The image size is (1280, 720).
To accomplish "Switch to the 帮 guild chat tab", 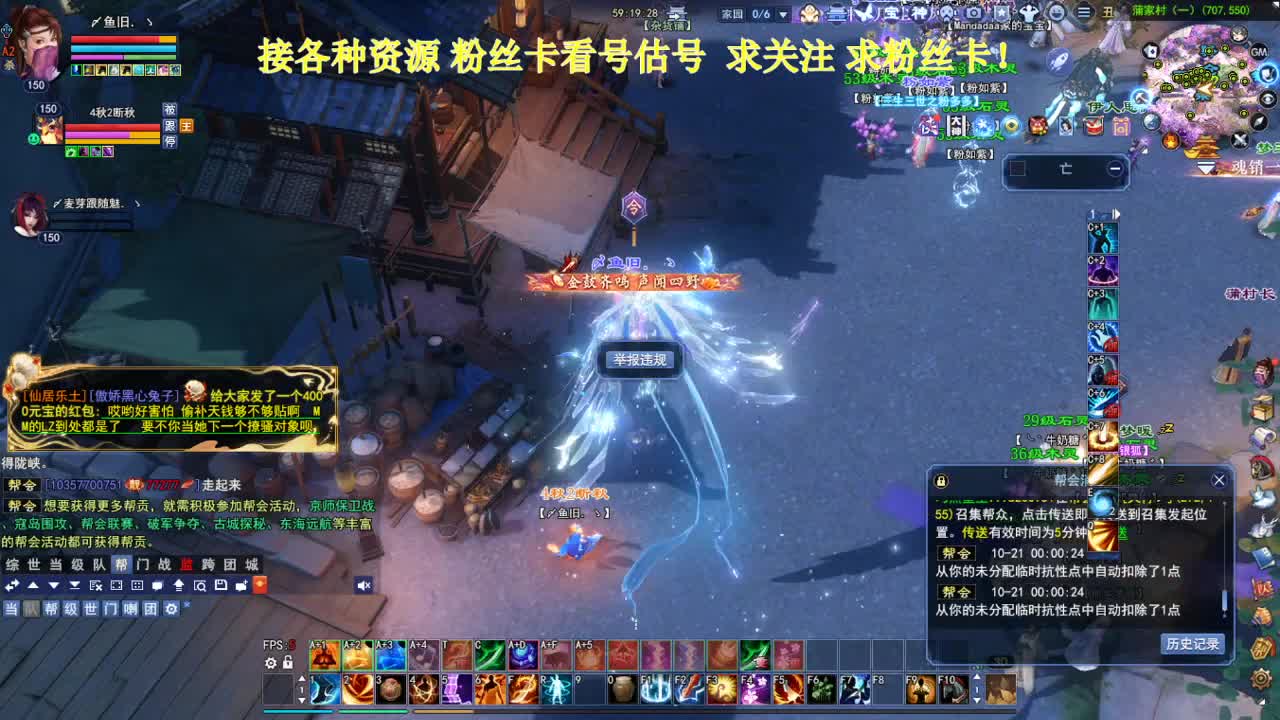I will coord(119,564).
